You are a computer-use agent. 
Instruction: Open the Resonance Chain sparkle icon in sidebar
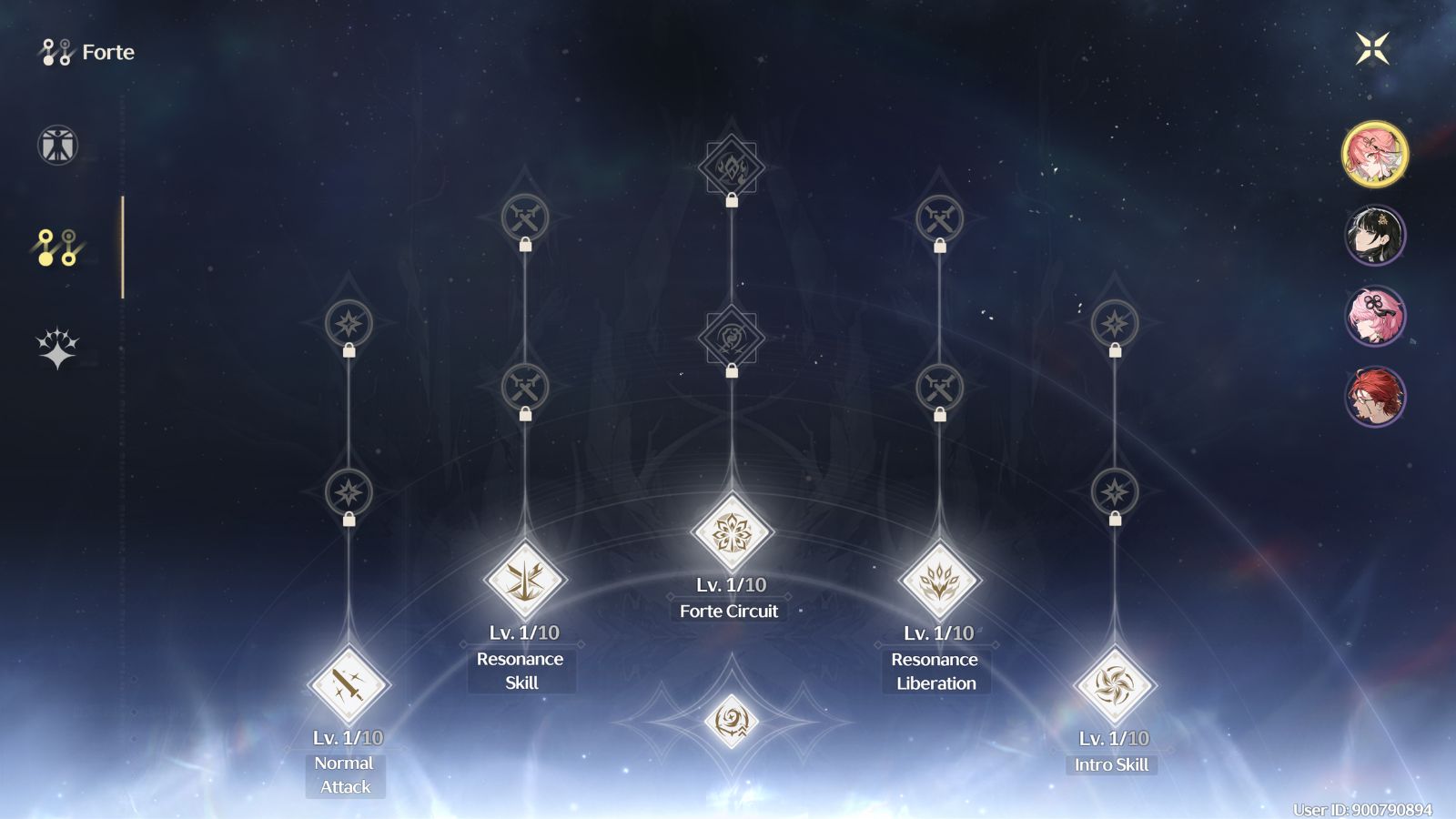56,341
